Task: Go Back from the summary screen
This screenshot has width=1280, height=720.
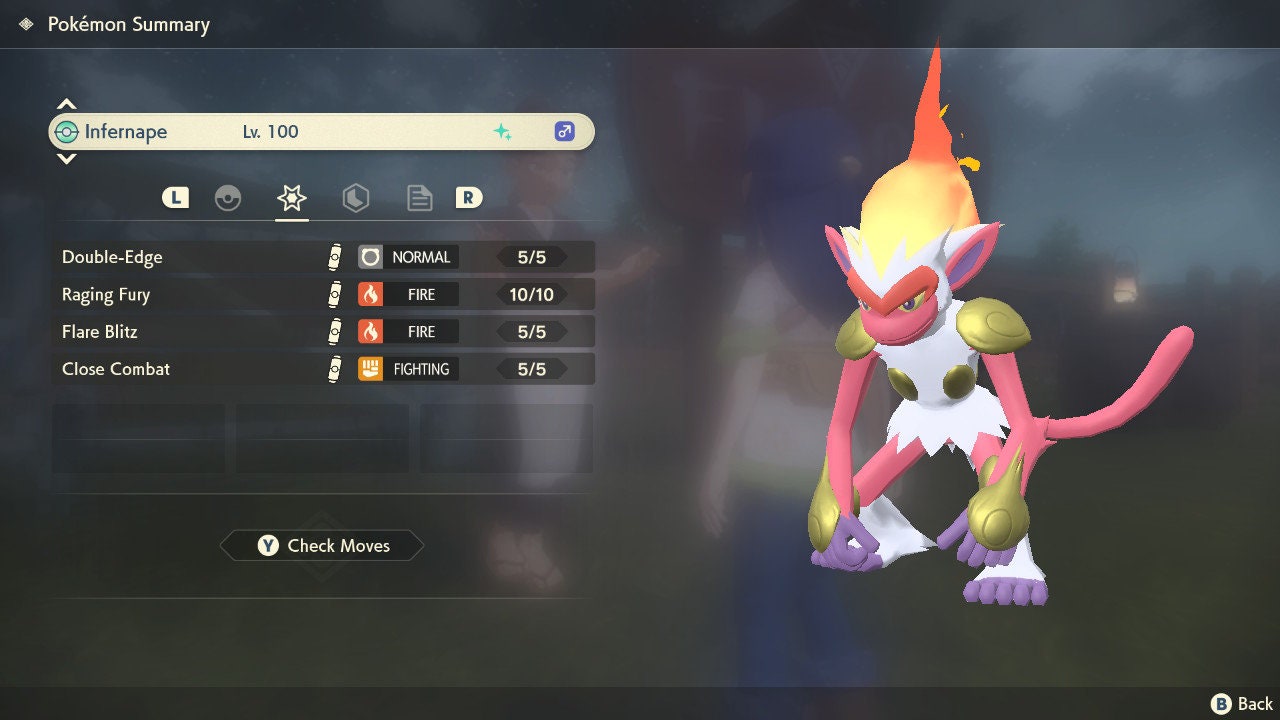Action: pyautogui.click(x=1243, y=704)
